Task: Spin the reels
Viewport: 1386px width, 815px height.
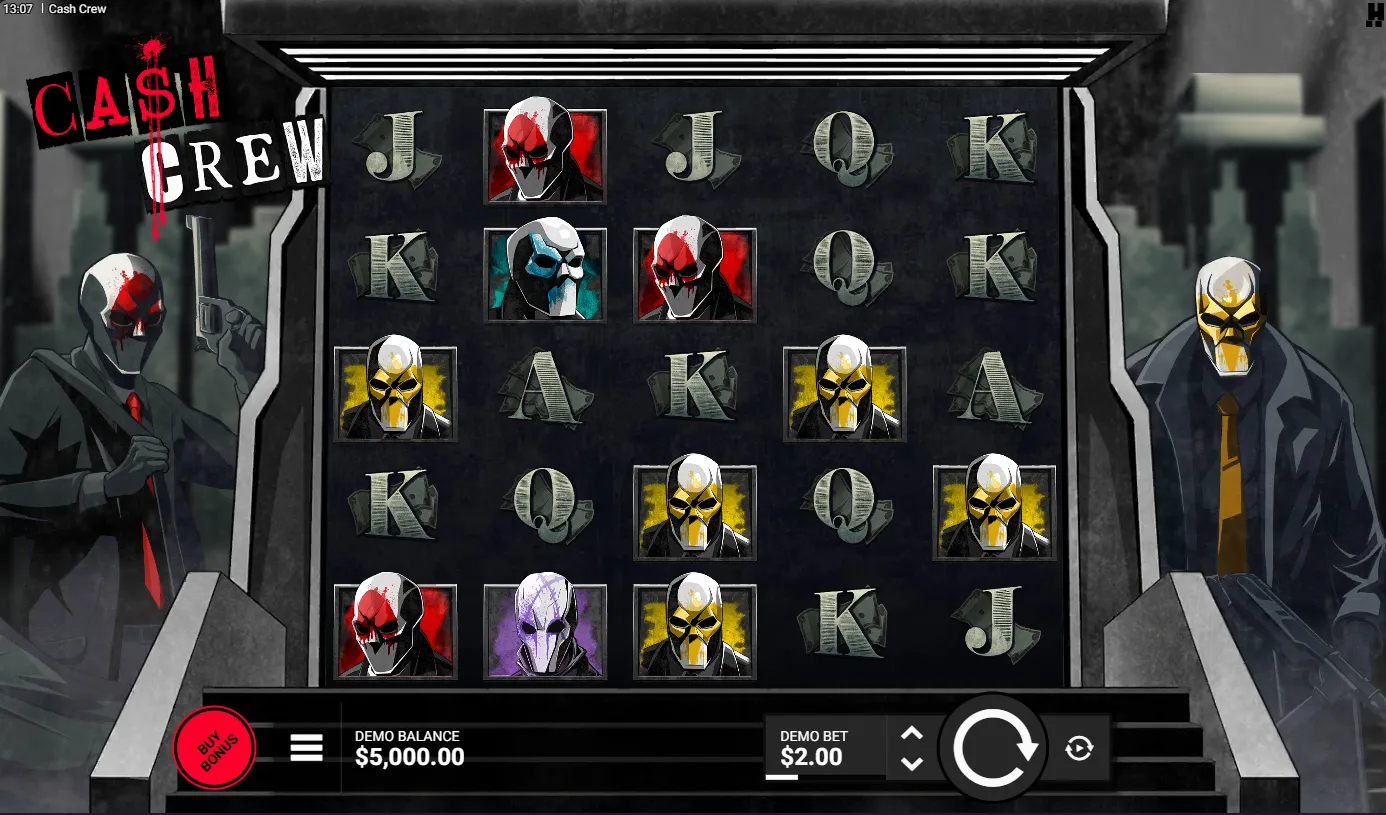Action: 993,748
